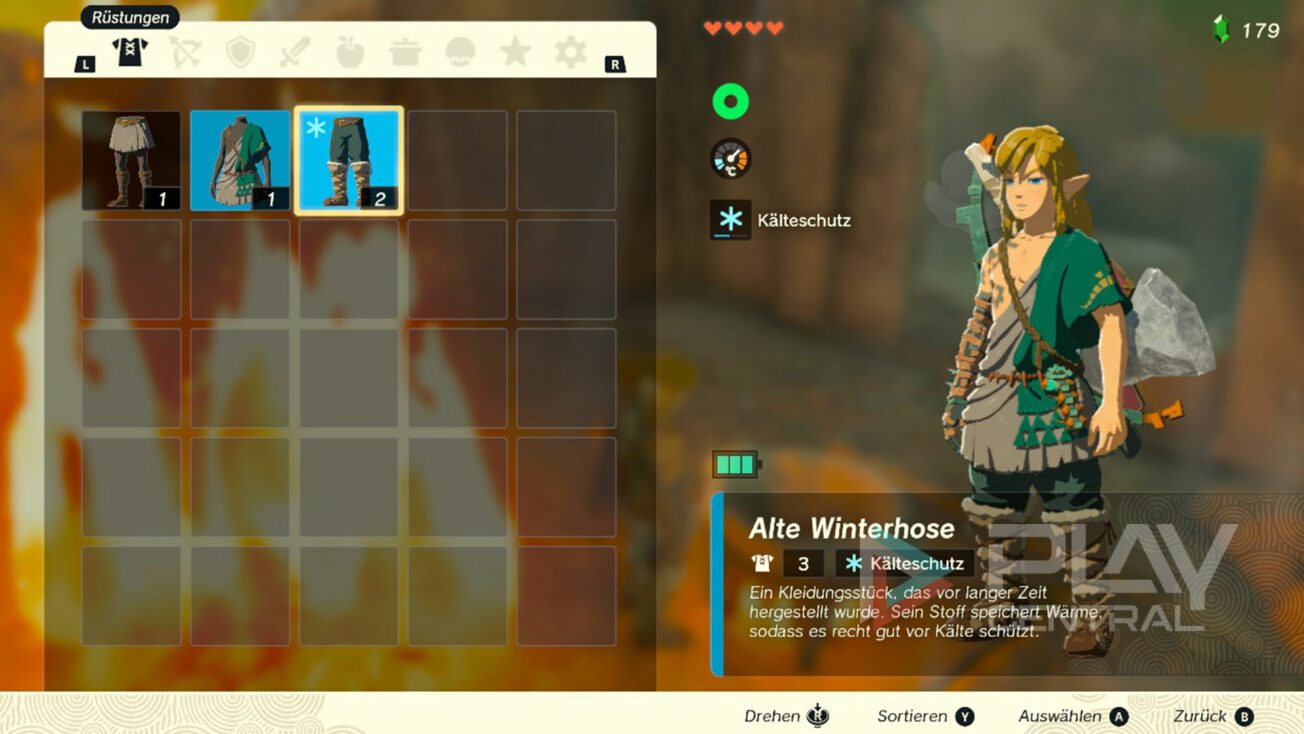The height and width of the screenshot is (734, 1304).
Task: Select the cooked meals pot icon
Action: (406, 54)
